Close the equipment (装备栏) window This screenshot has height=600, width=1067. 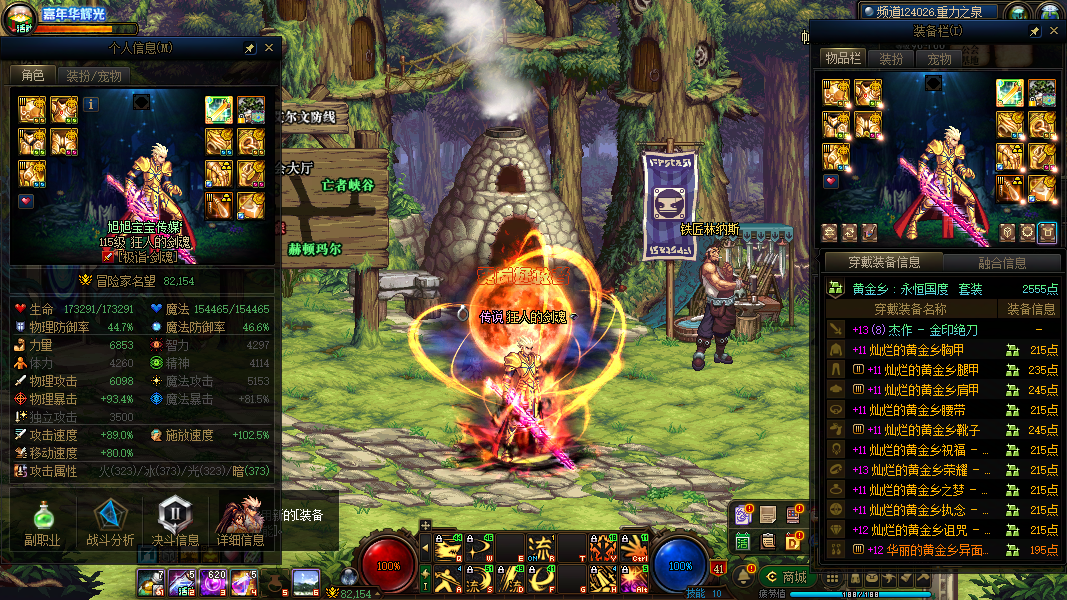coord(1050,32)
